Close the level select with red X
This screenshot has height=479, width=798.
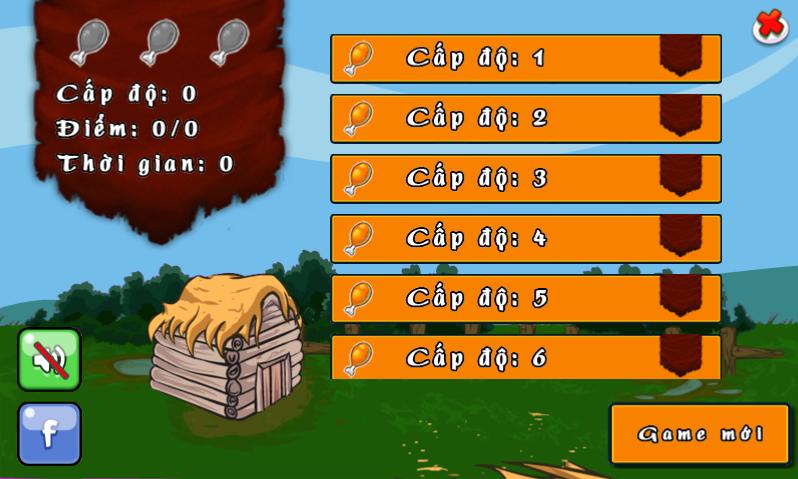(769, 26)
